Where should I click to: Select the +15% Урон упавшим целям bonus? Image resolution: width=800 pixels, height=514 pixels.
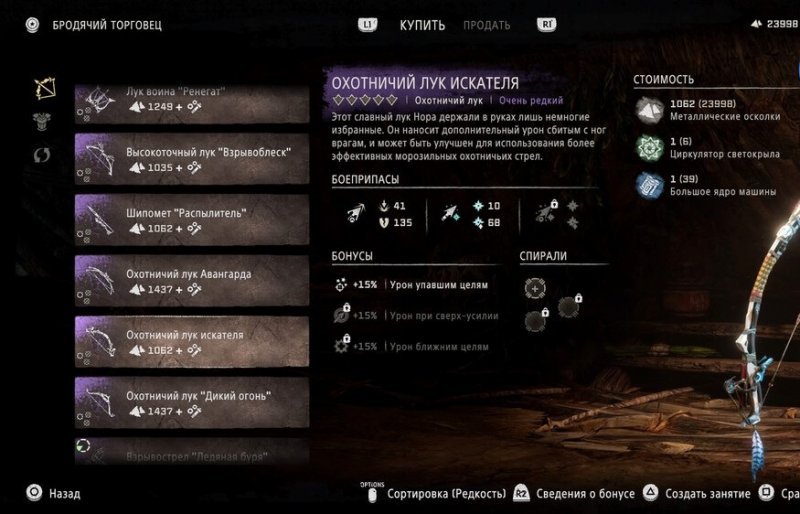coord(412,285)
